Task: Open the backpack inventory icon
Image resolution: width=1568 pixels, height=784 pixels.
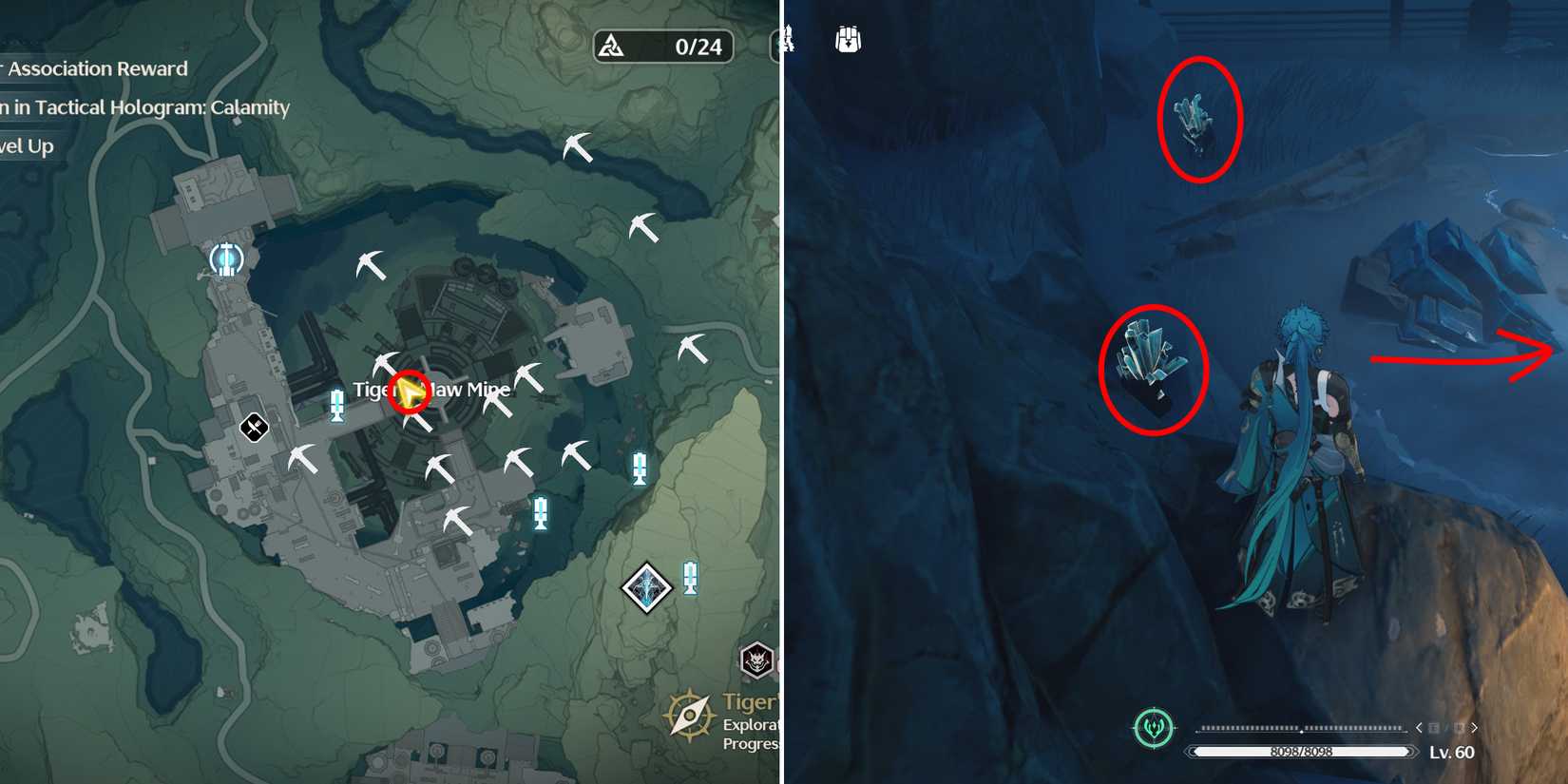Action: click(847, 38)
